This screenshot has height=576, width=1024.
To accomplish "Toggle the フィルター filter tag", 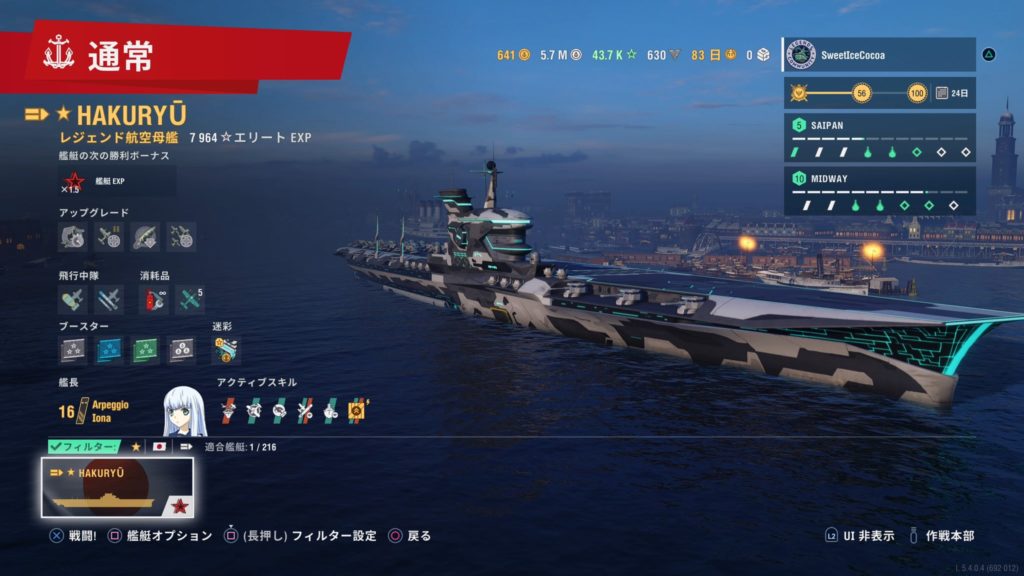I will click(x=84, y=447).
